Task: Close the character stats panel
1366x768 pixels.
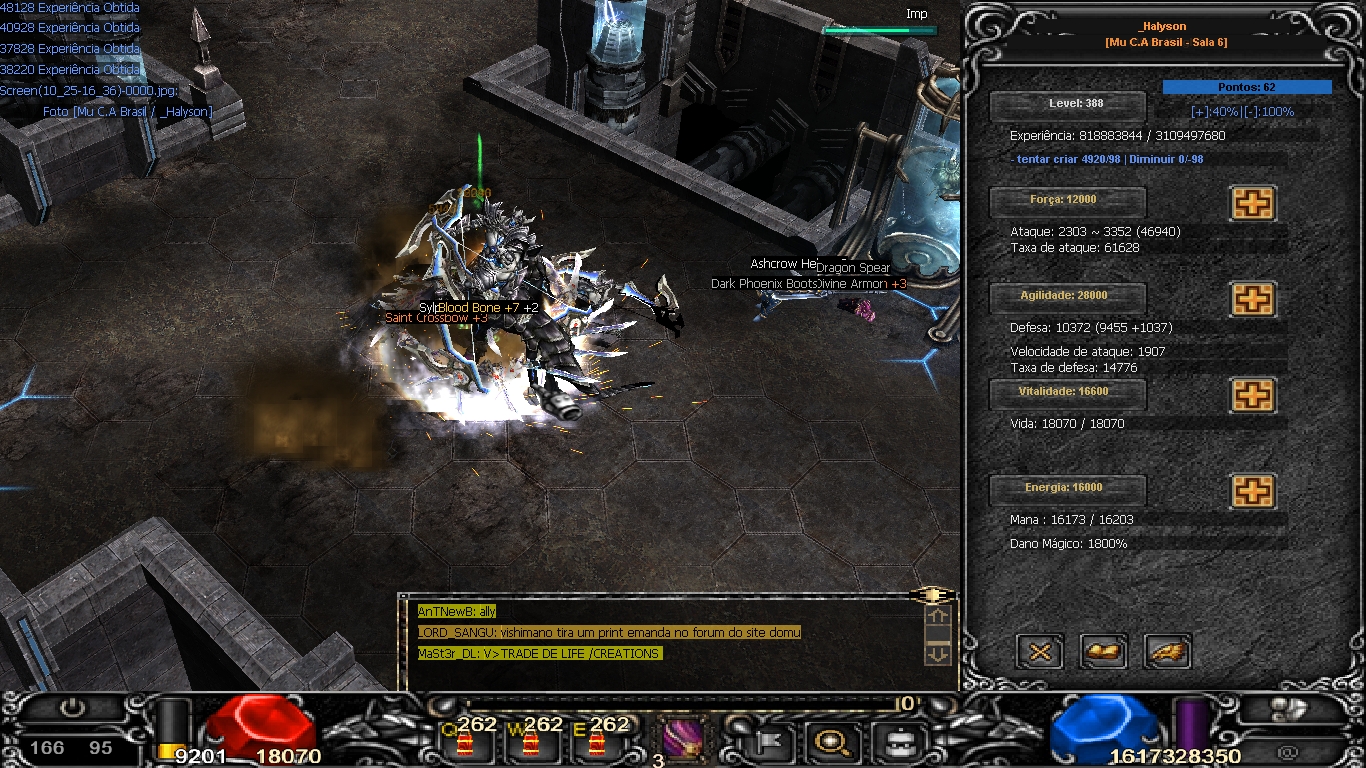Action: tap(1040, 652)
